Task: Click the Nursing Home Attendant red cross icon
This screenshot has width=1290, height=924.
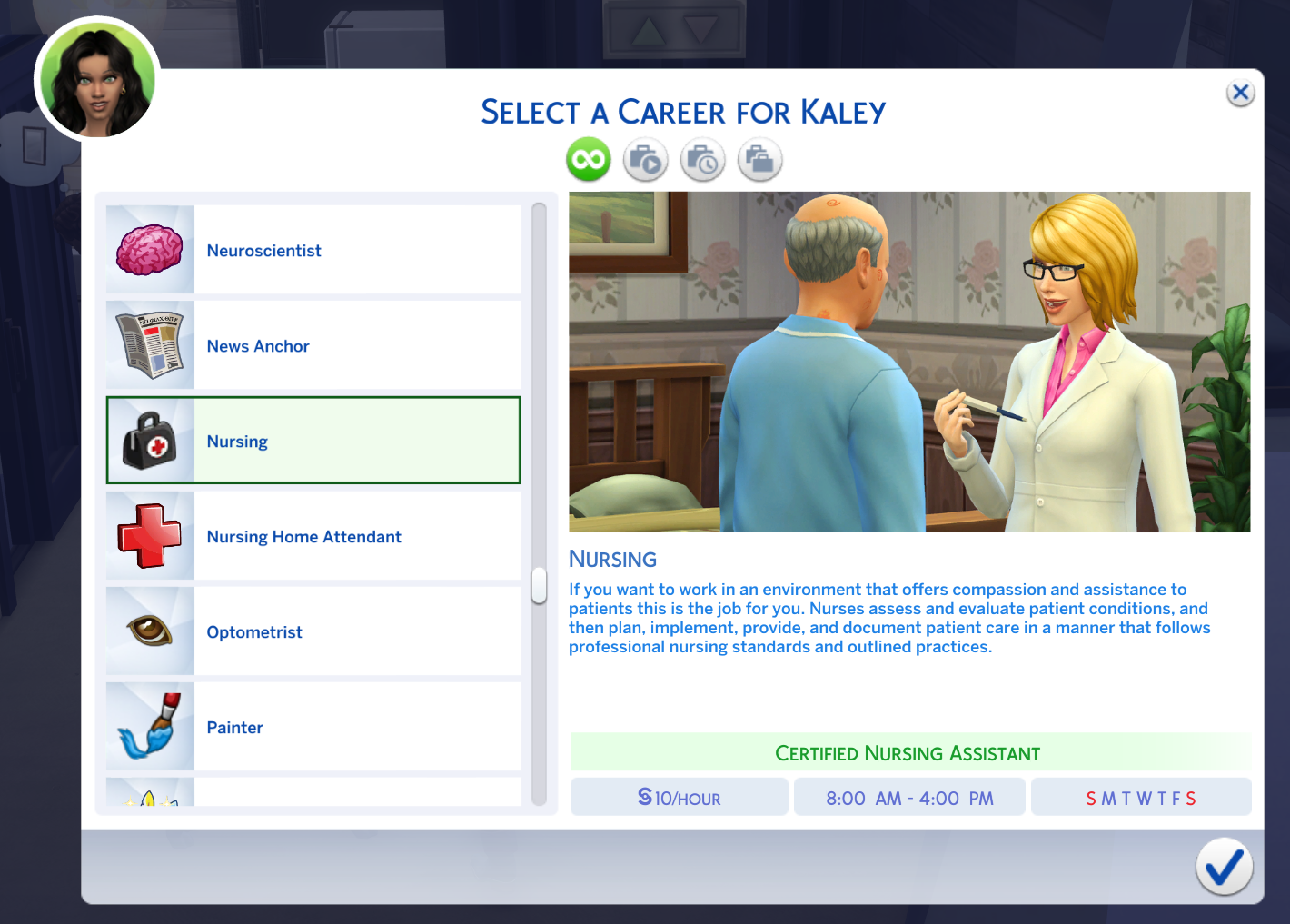Action: 149,536
